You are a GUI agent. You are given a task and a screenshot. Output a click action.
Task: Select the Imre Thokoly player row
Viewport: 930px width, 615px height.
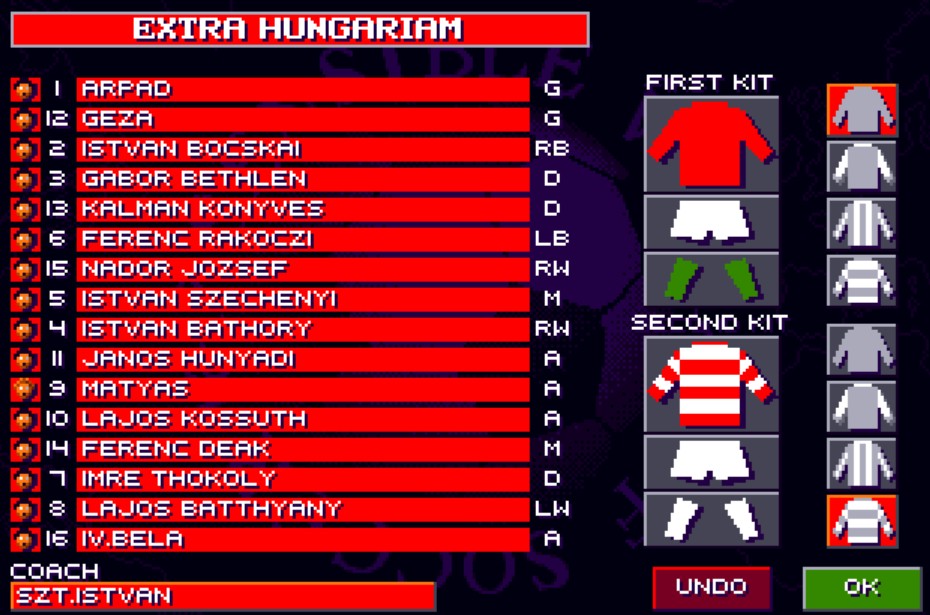point(303,479)
